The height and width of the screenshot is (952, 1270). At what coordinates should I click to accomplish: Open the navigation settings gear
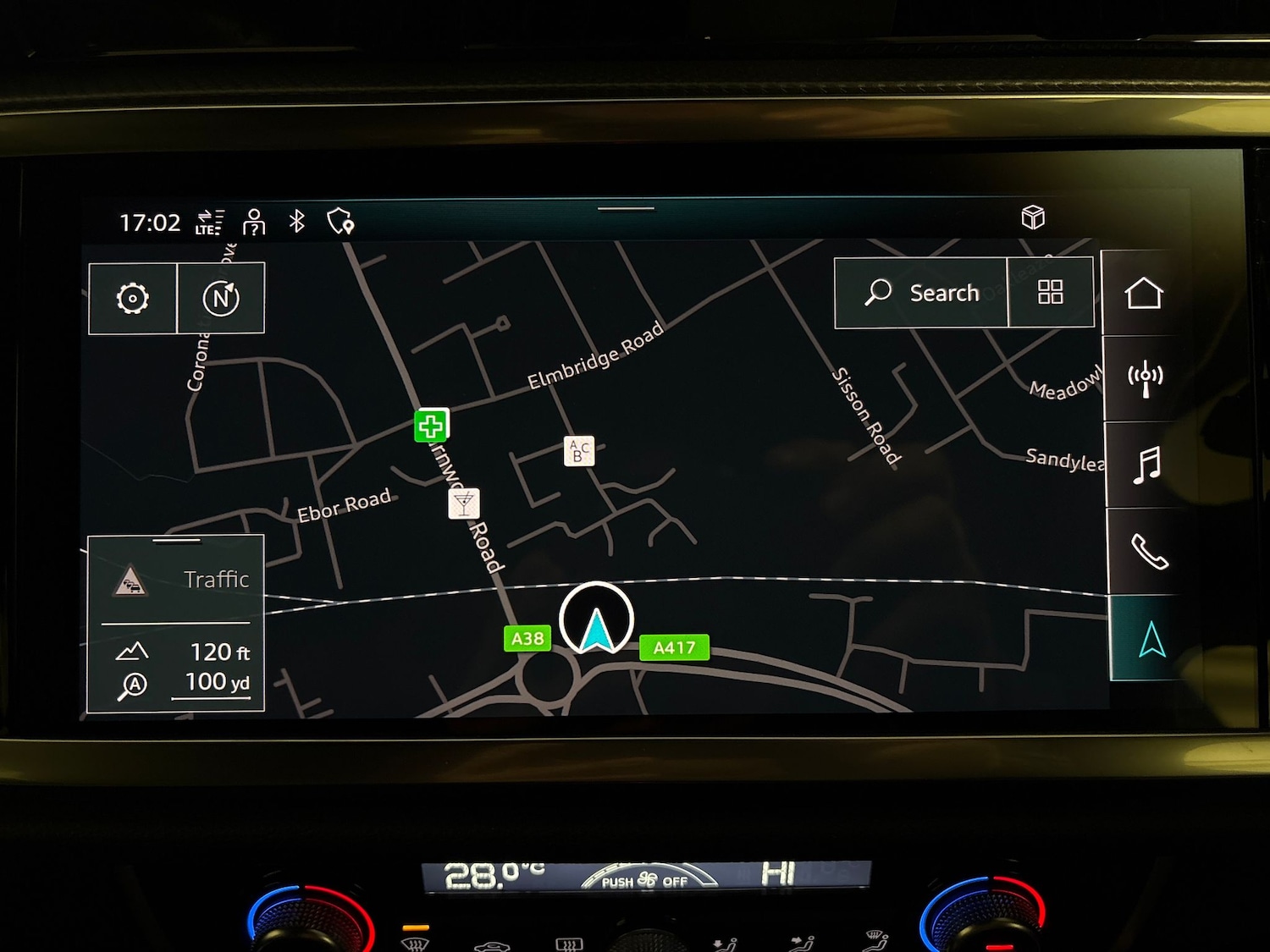(x=133, y=299)
